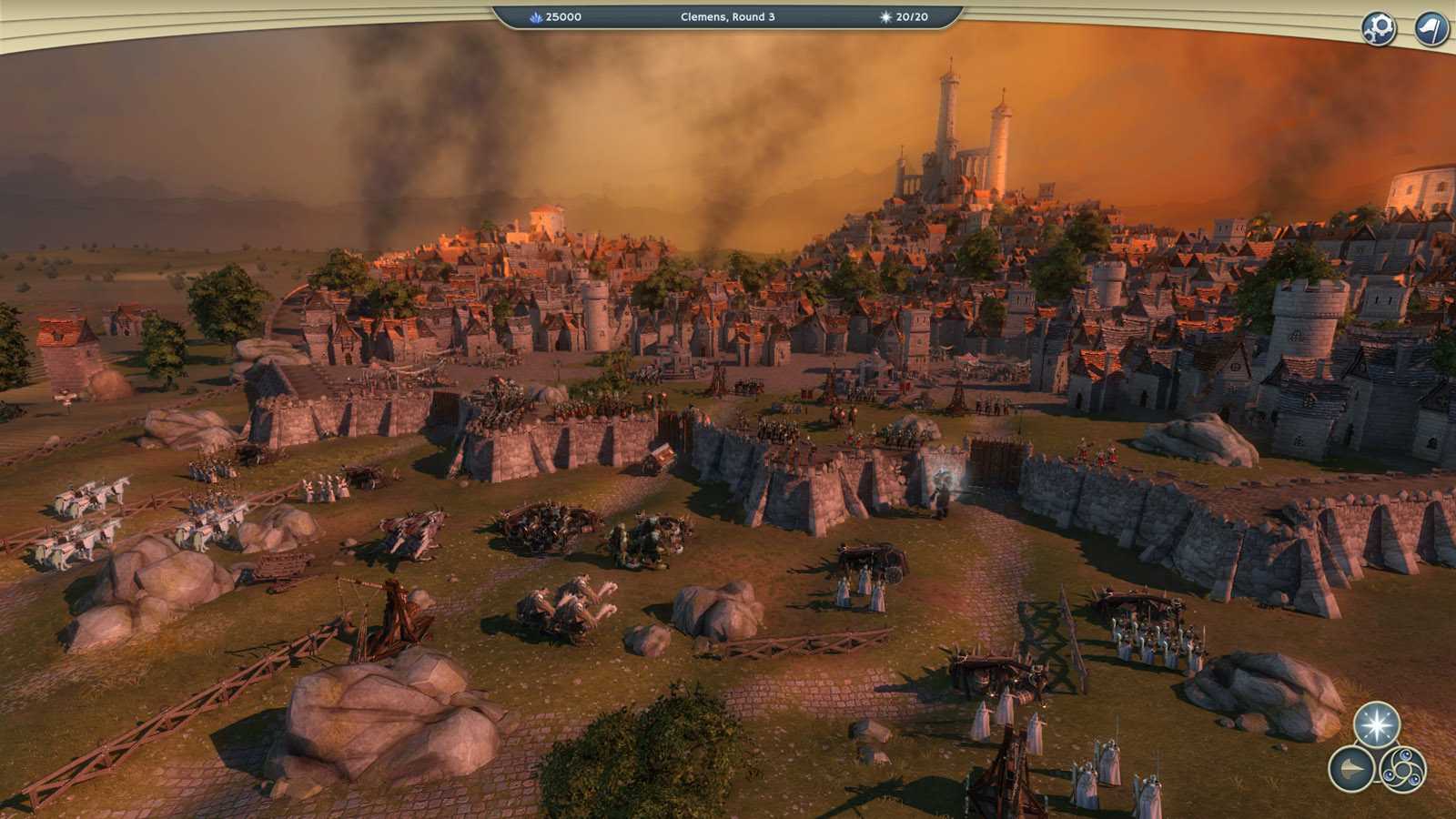Select the mana total reading 25000
This screenshot has width=1456, height=819.
coord(562,15)
